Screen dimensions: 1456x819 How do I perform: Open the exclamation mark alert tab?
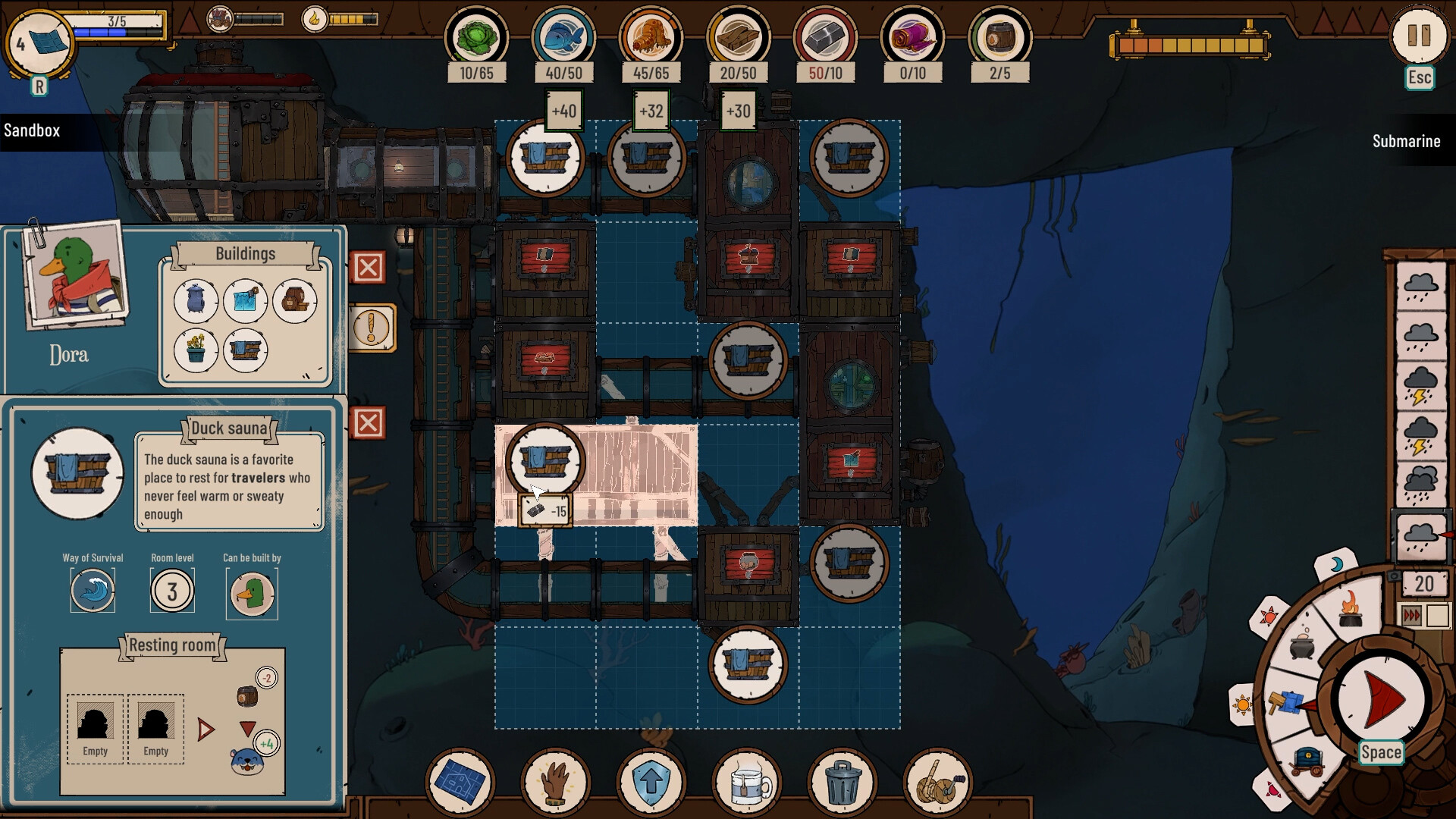click(372, 328)
